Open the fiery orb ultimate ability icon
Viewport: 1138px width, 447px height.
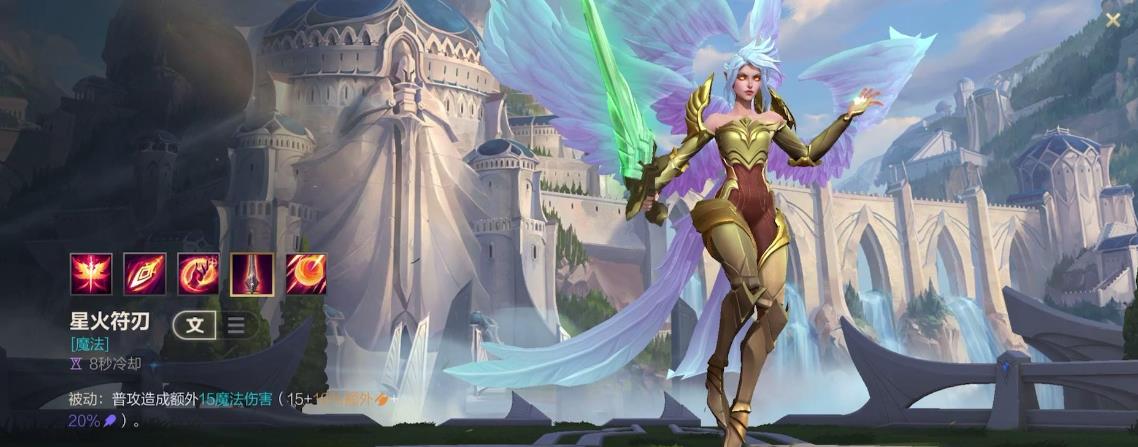pos(306,273)
